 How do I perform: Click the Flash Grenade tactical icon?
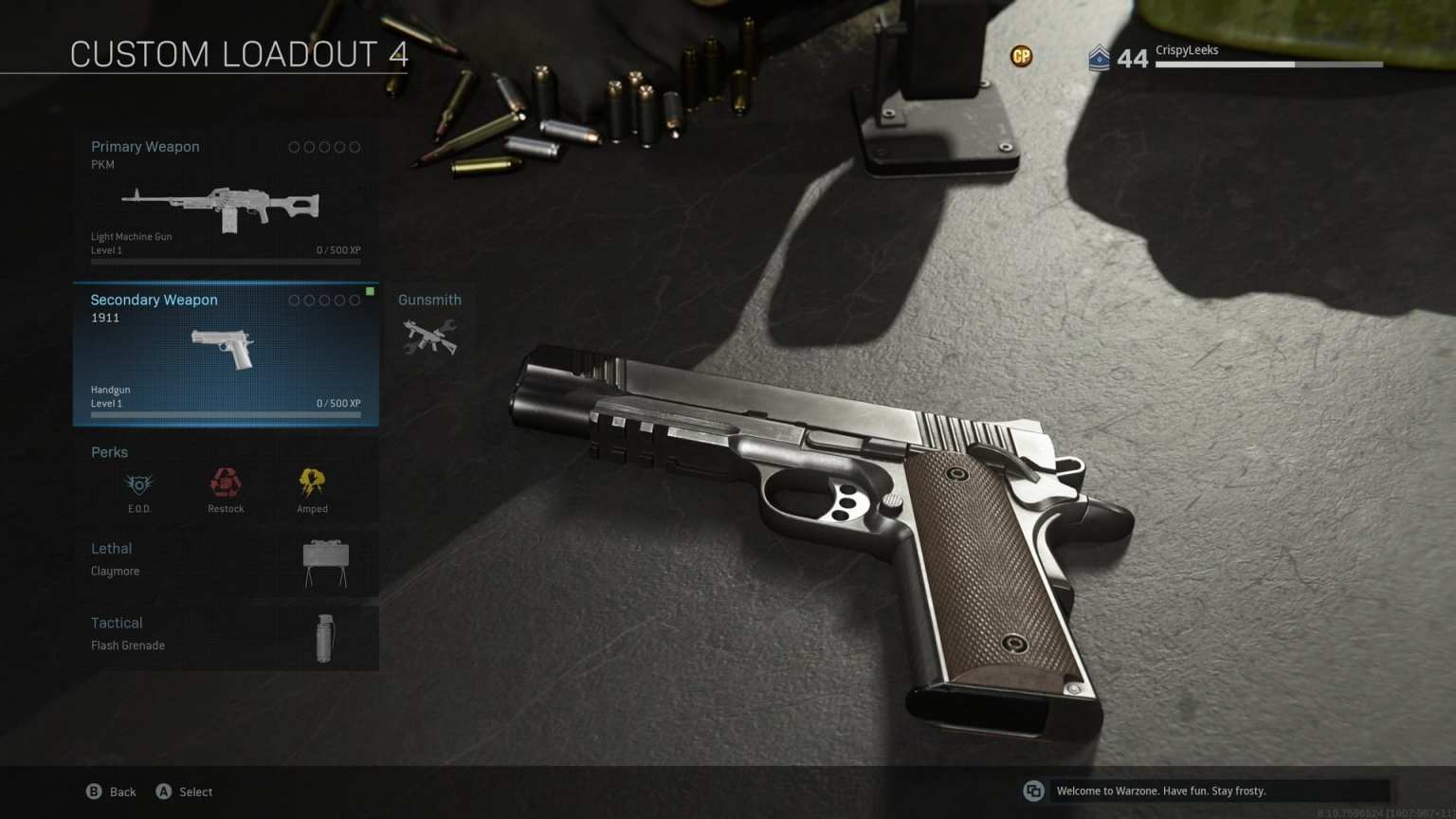pos(325,637)
